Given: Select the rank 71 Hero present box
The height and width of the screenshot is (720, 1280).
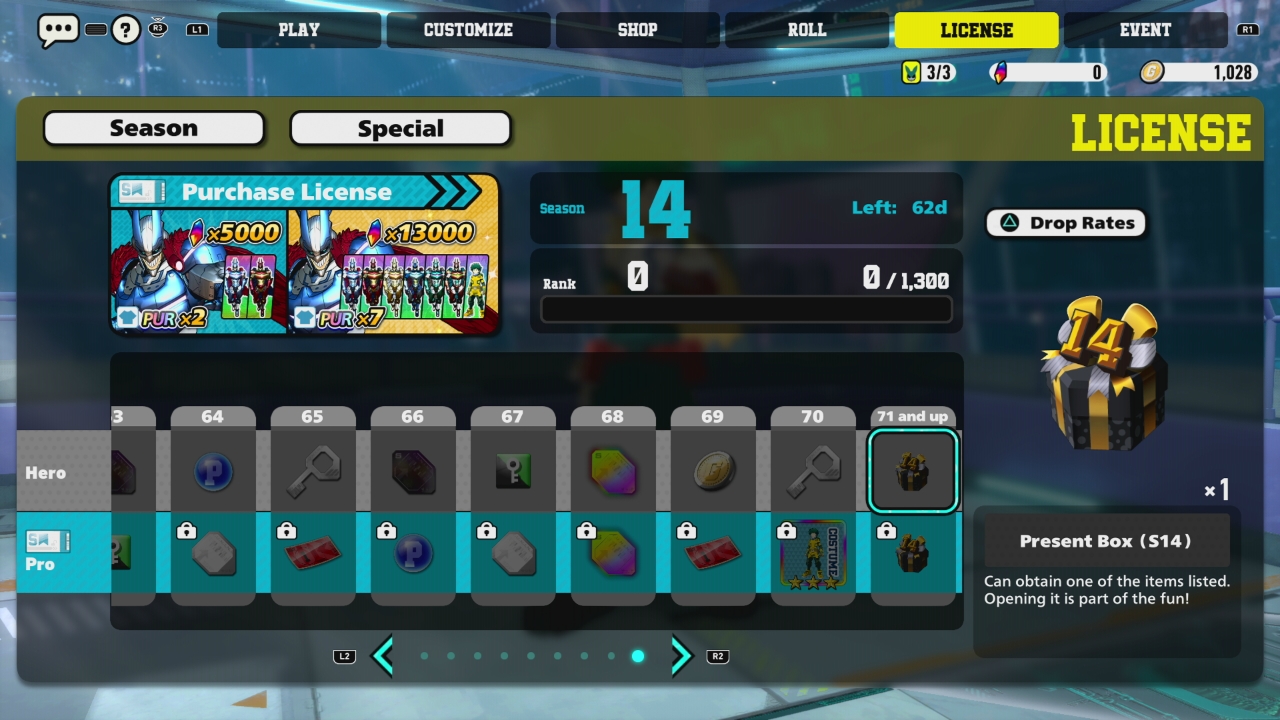Looking at the screenshot, I should pyautogui.click(x=912, y=471).
